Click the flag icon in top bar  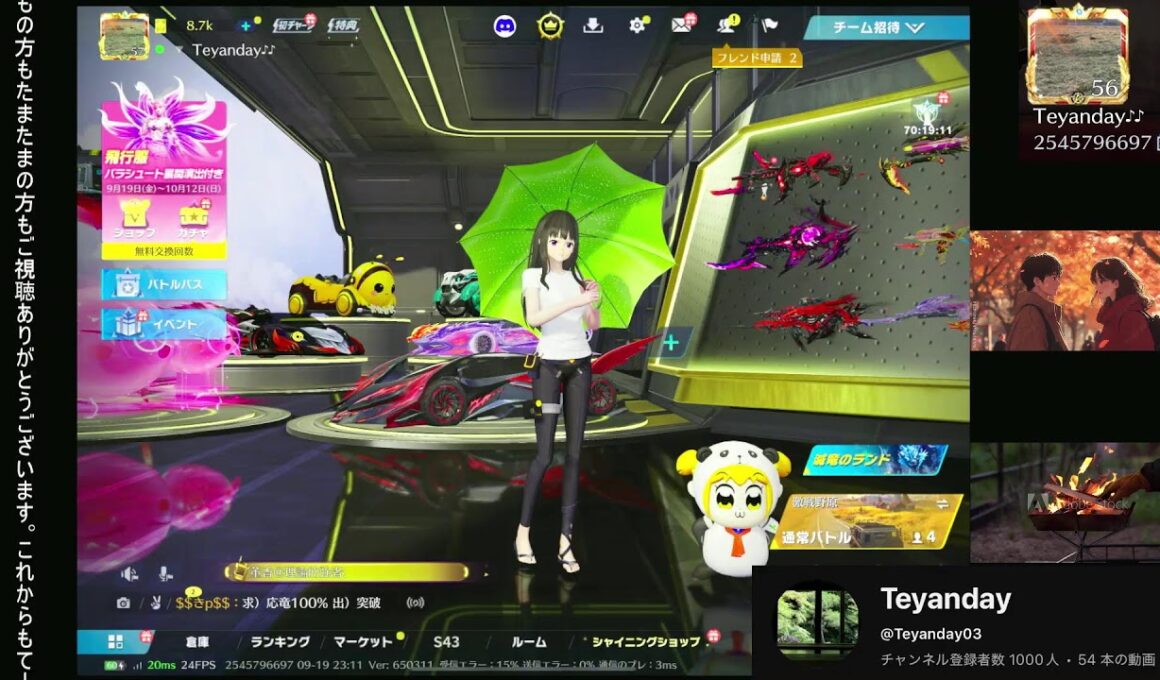click(x=769, y=26)
